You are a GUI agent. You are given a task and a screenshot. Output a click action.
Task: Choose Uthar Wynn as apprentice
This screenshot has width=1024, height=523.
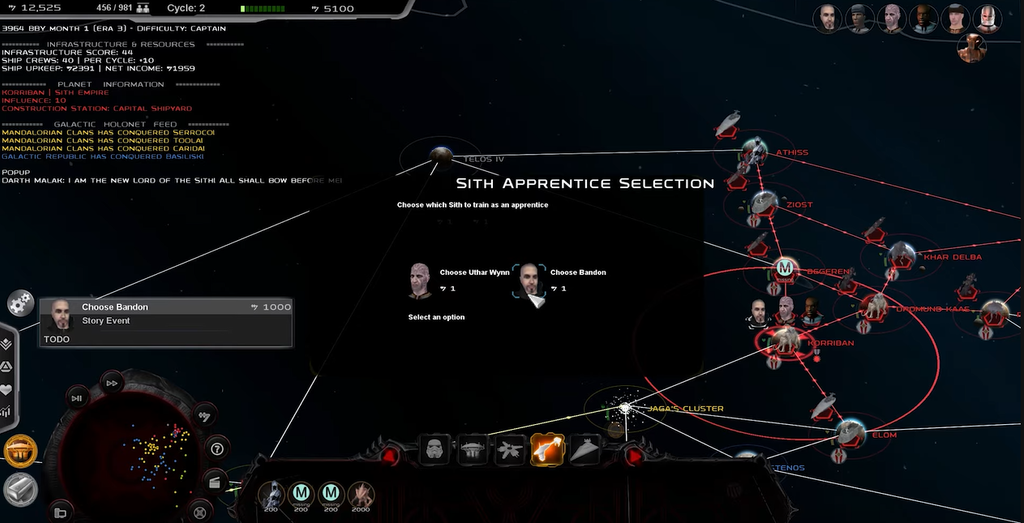click(420, 280)
